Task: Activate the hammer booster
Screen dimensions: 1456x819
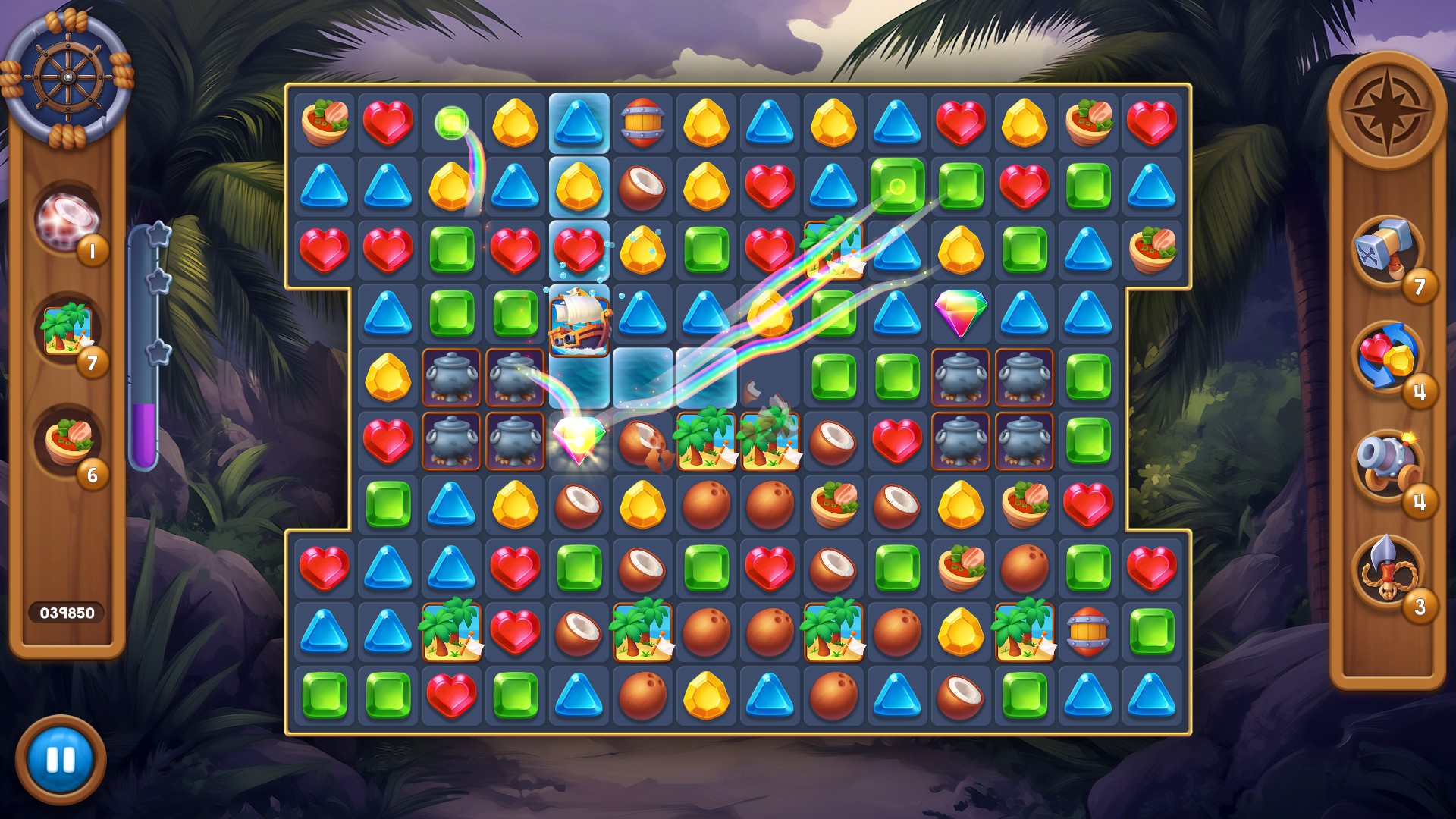Action: 1387,249
